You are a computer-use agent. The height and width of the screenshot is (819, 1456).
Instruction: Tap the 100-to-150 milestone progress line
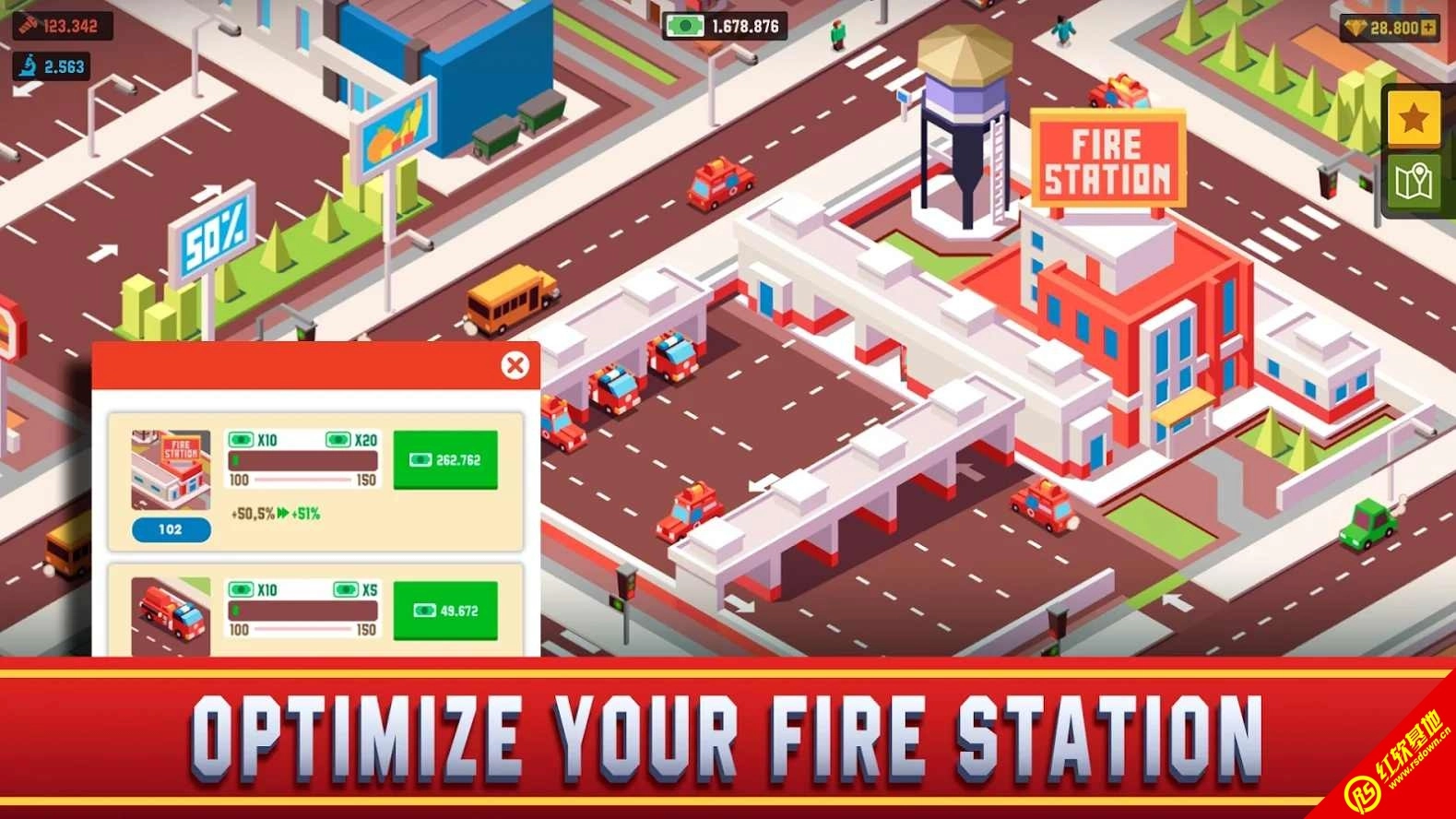pos(305,479)
